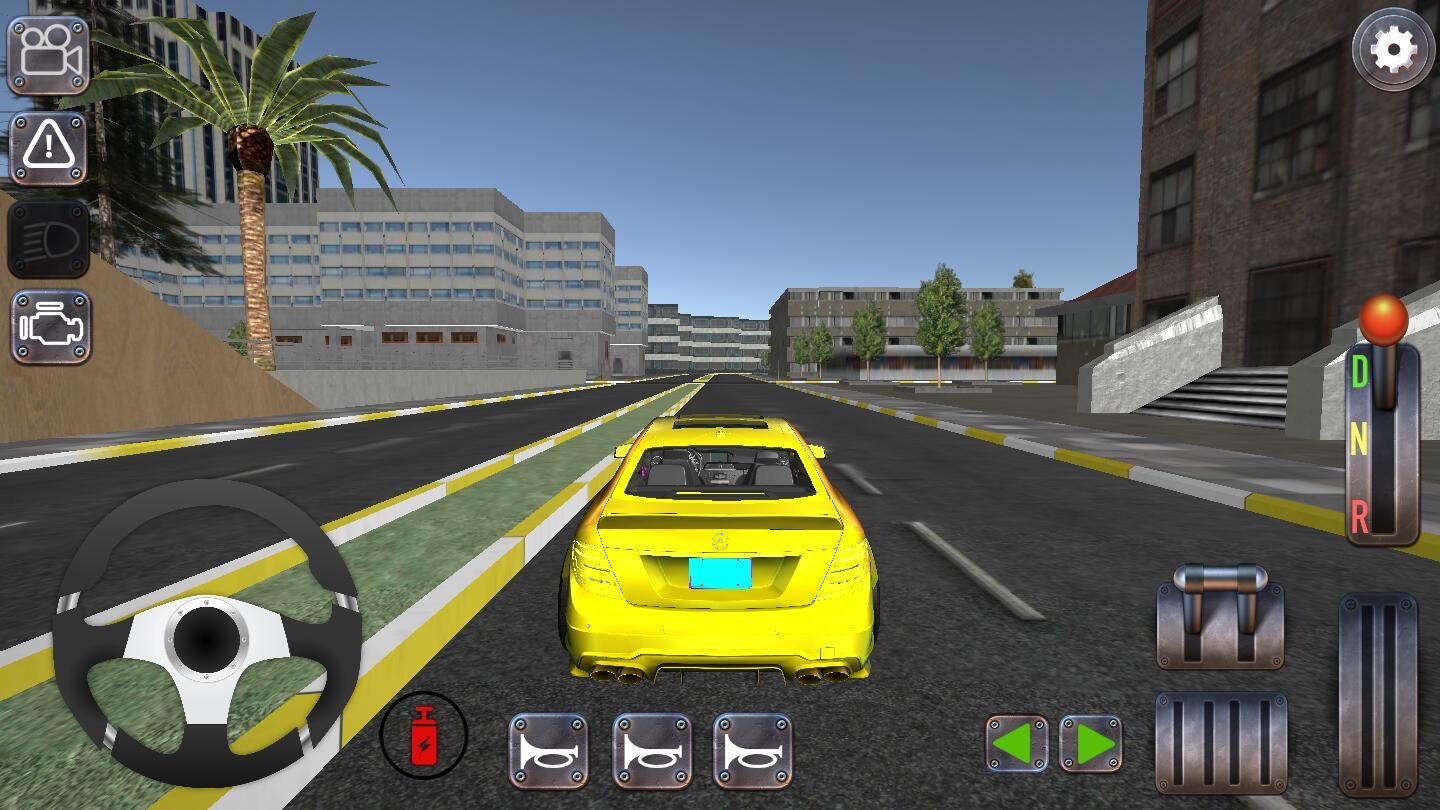Toggle the headlights

pyautogui.click(x=49, y=239)
